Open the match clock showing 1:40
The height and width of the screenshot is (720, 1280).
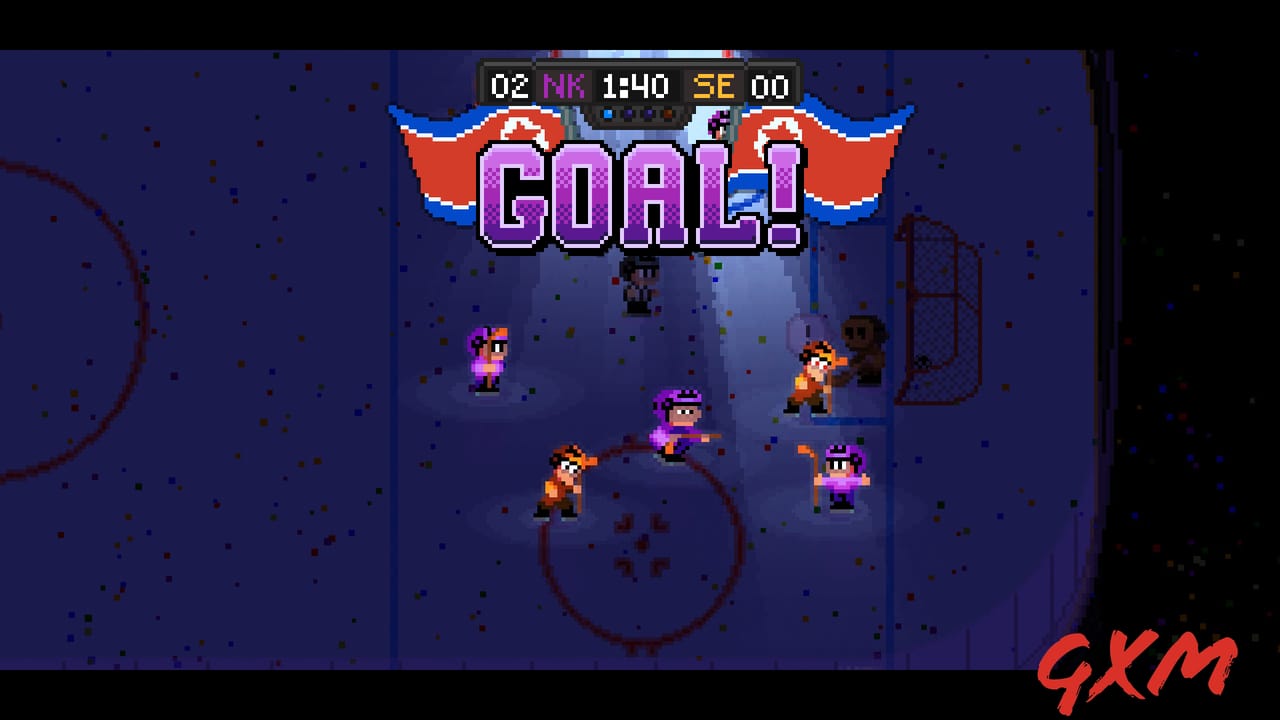click(636, 86)
